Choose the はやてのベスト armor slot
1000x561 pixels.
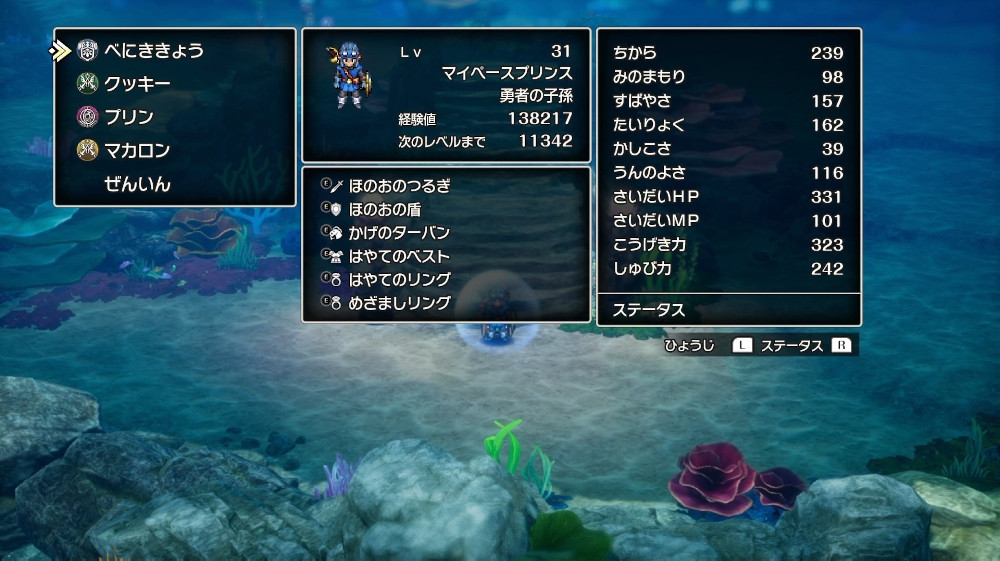pos(399,256)
